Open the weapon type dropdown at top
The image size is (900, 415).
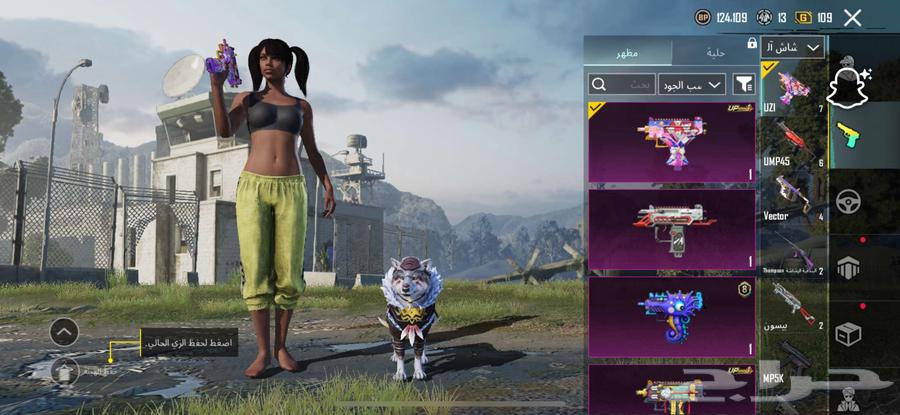(x=793, y=47)
